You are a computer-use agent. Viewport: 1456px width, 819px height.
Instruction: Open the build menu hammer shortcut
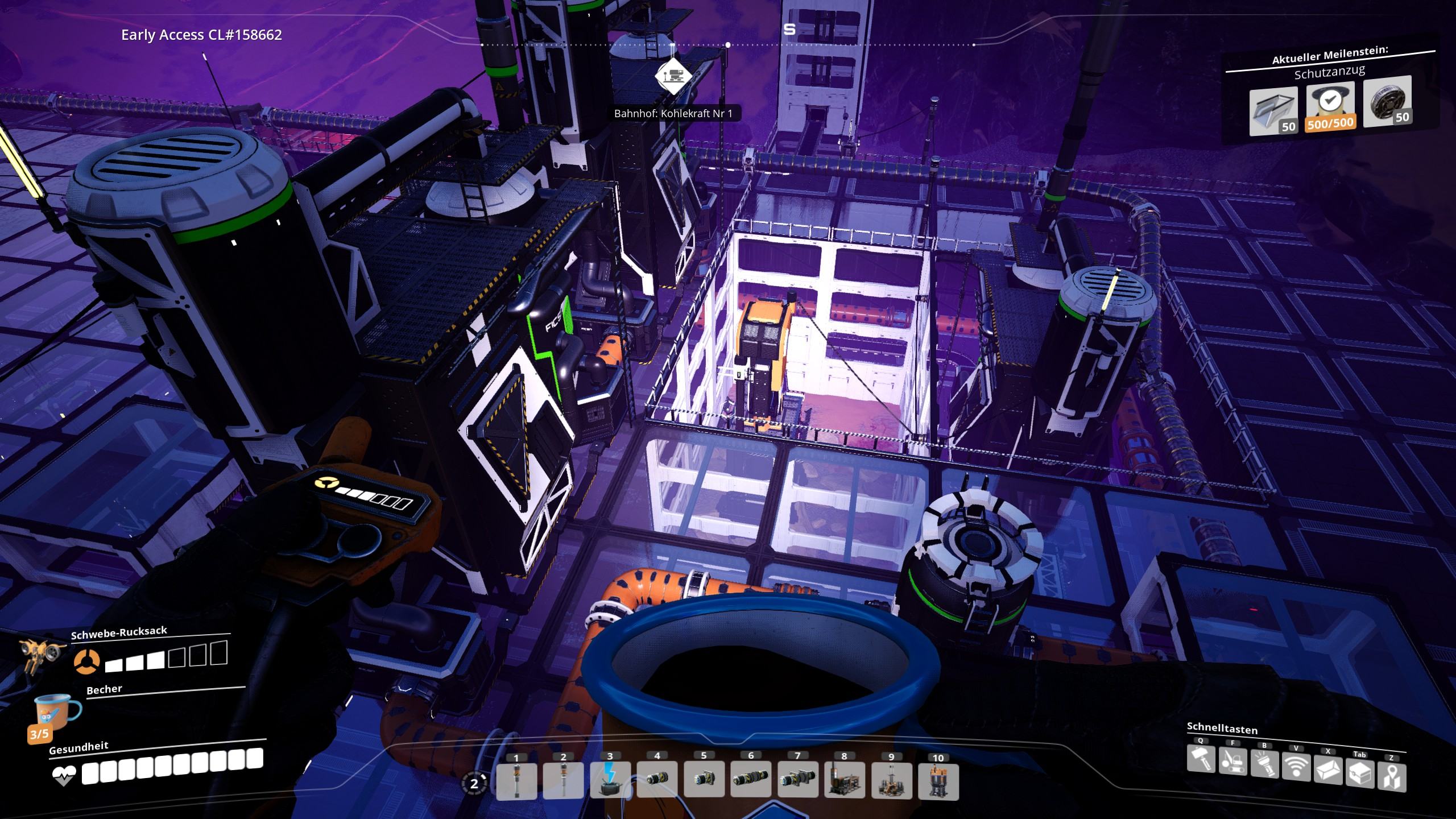tap(1201, 759)
